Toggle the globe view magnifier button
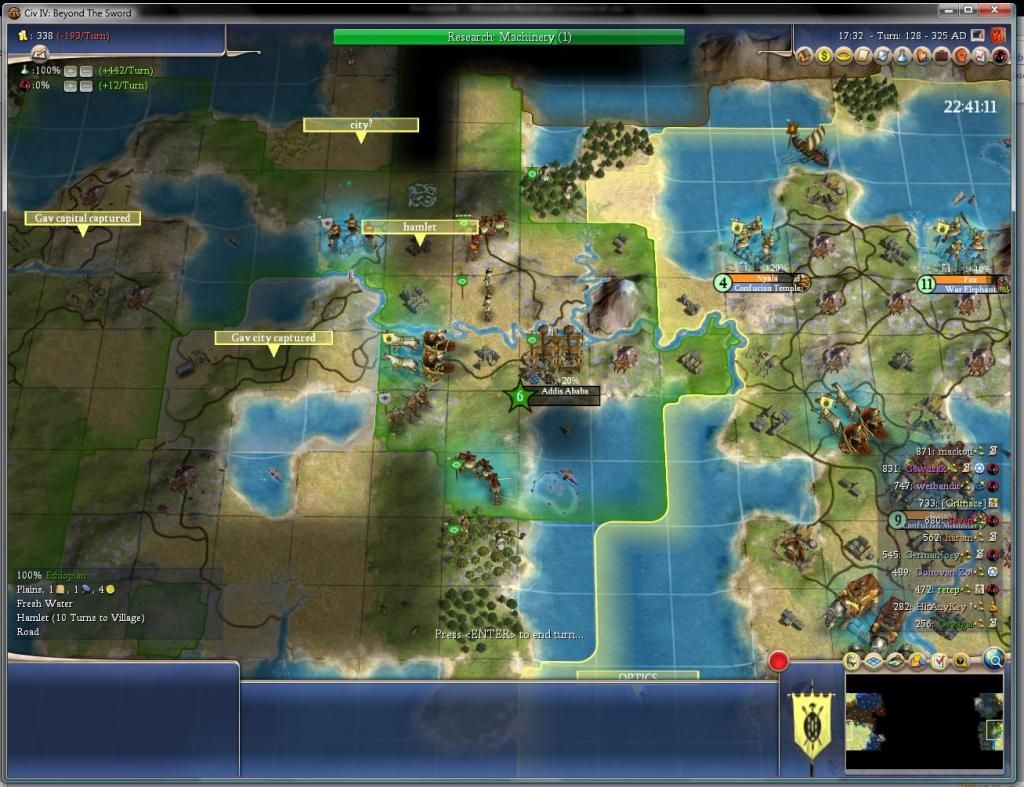 [x=993, y=659]
